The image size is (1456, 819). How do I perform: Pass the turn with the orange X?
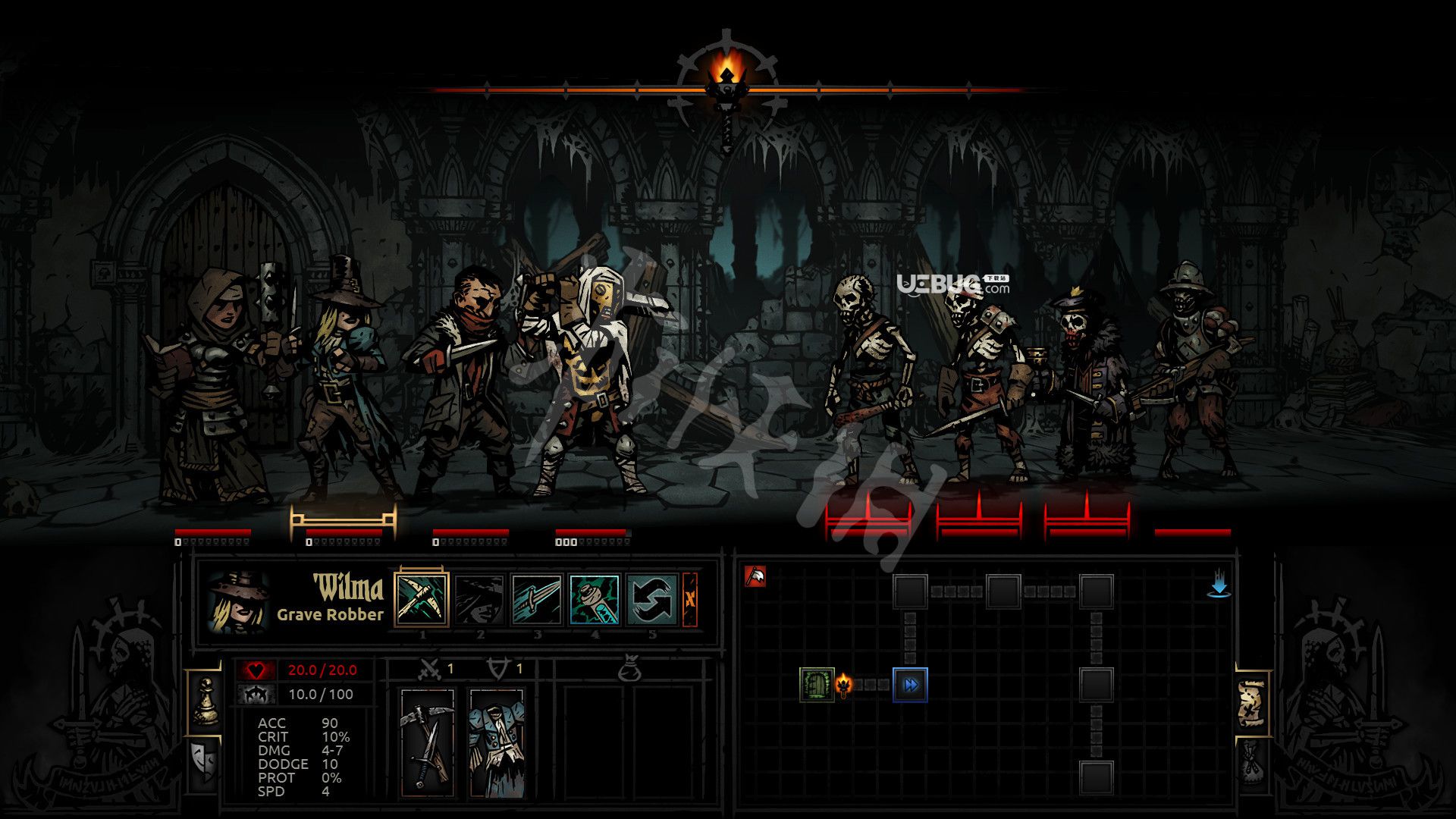pyautogui.click(x=689, y=599)
